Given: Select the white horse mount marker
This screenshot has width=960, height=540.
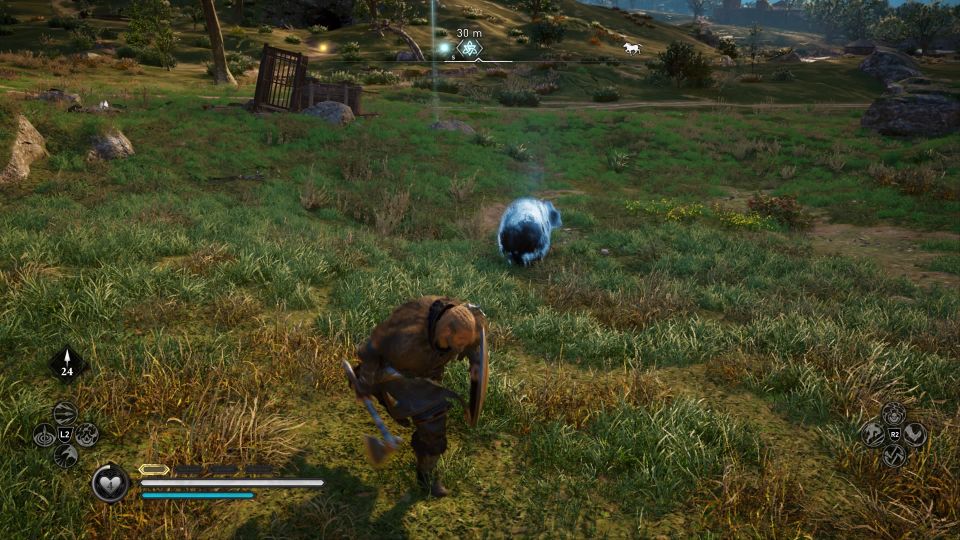Looking at the screenshot, I should pyautogui.click(x=631, y=47).
